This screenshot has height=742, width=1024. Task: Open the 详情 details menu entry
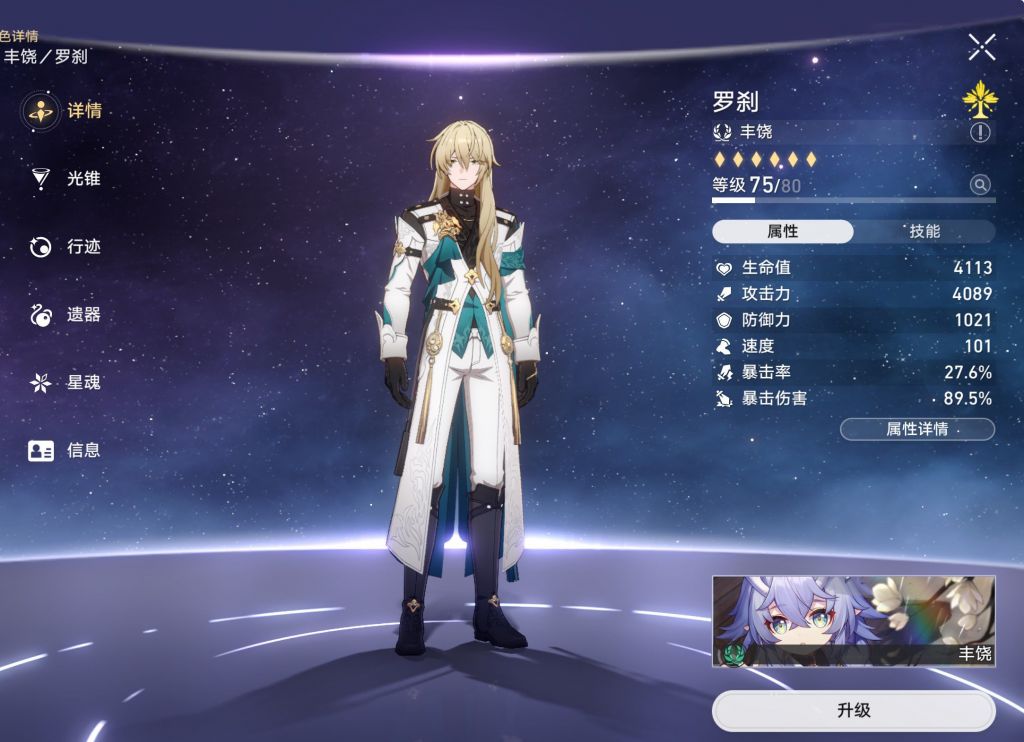coord(66,111)
